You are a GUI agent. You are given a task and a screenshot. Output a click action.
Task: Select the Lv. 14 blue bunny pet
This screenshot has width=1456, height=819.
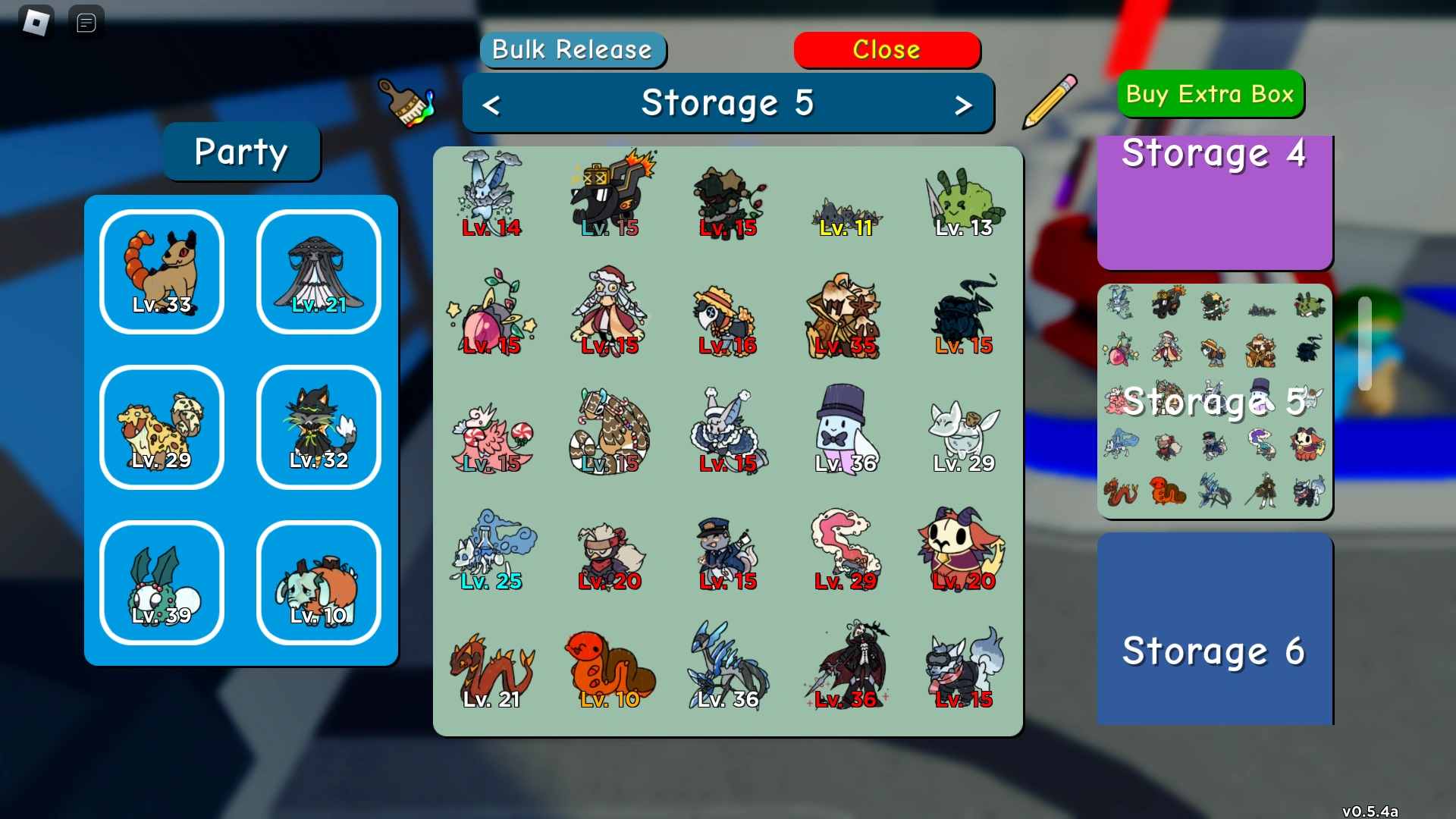[491, 193]
